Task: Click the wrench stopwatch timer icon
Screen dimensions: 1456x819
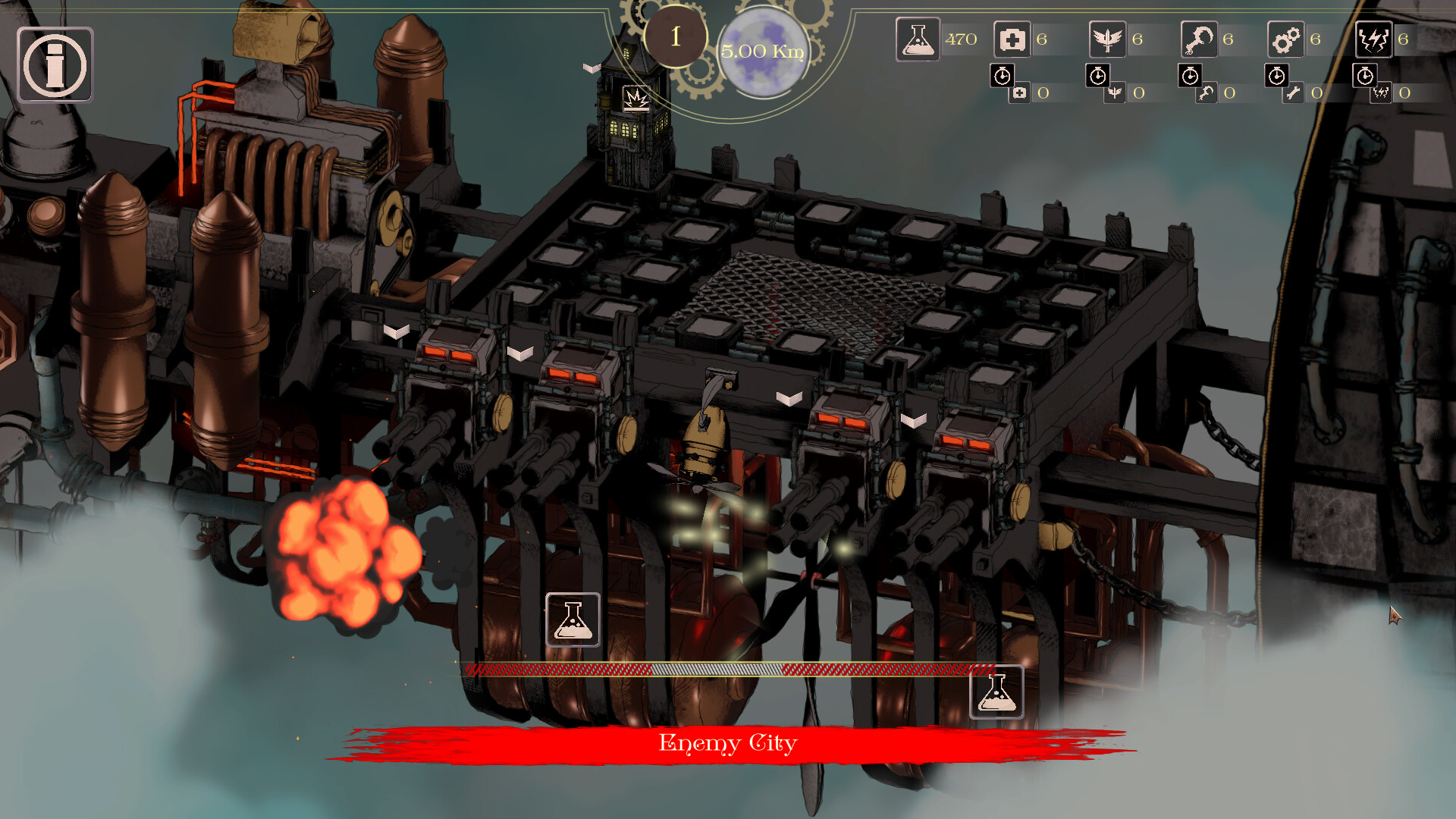Action: pos(1277,76)
